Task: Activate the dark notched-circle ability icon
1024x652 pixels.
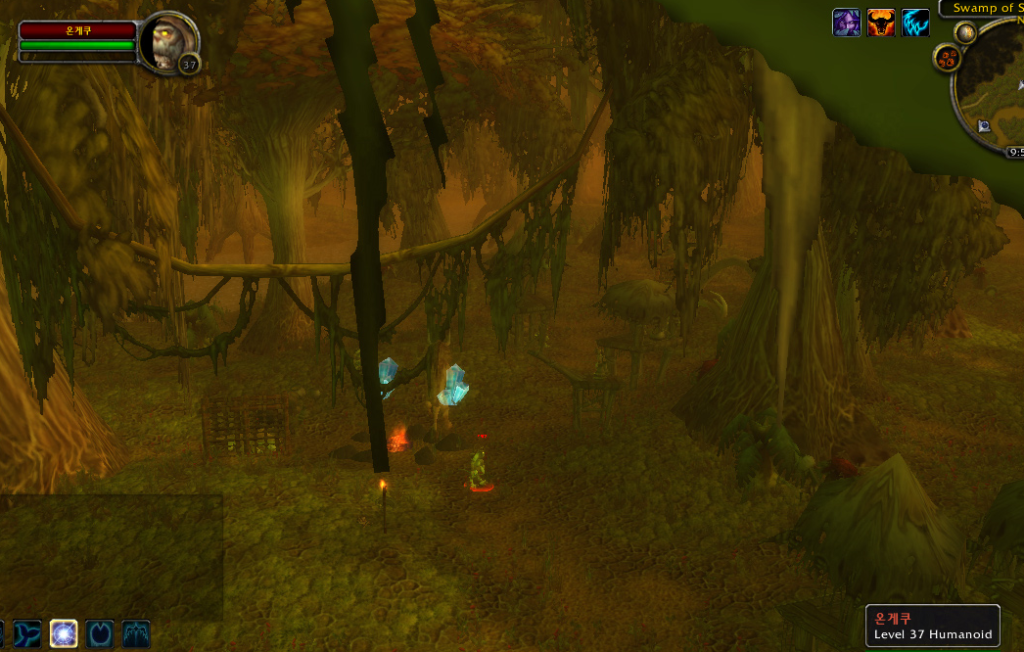Action: pos(100,633)
